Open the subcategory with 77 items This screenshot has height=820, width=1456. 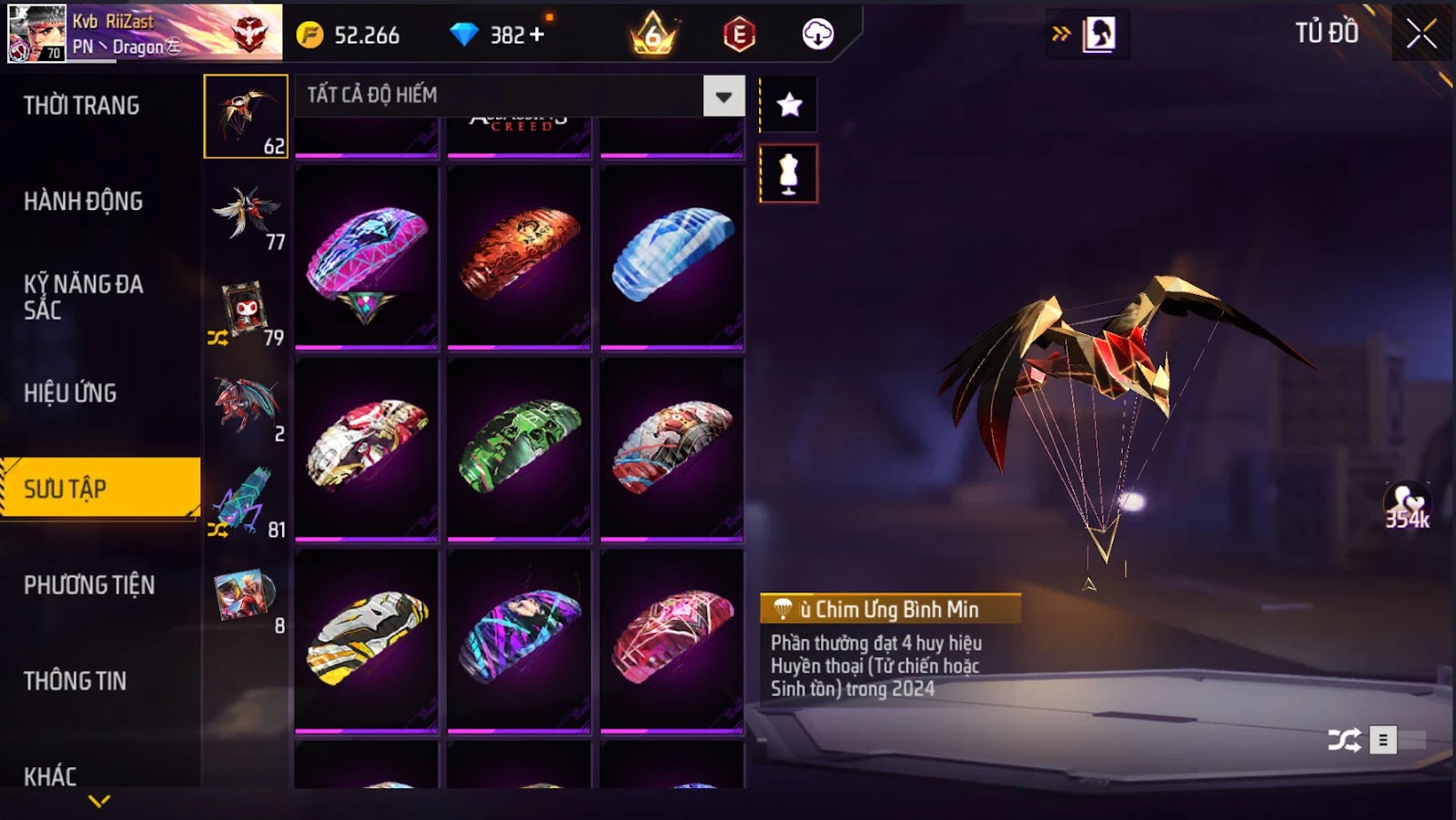click(x=247, y=215)
